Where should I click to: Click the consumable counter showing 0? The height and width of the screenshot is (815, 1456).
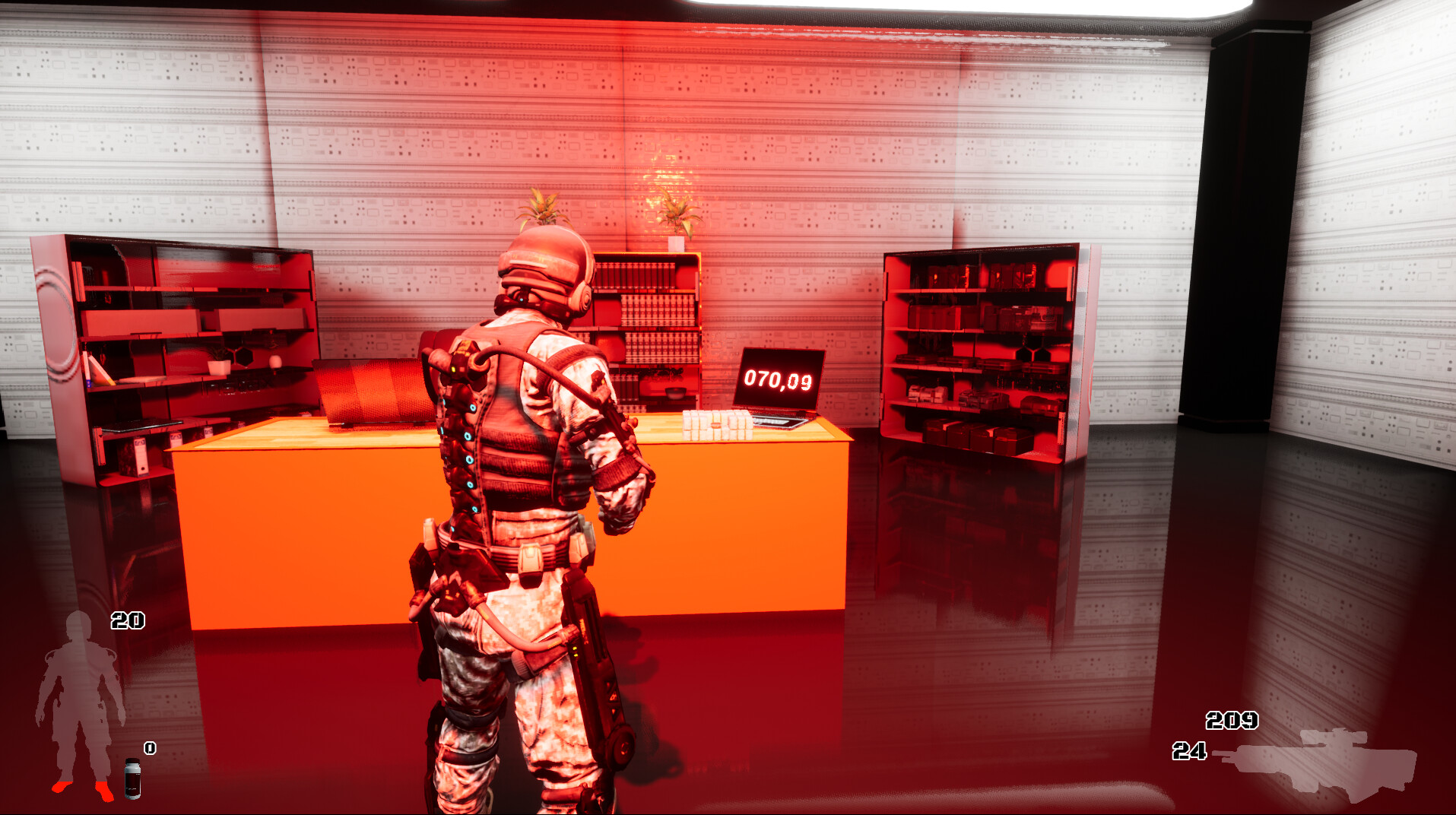tap(149, 749)
